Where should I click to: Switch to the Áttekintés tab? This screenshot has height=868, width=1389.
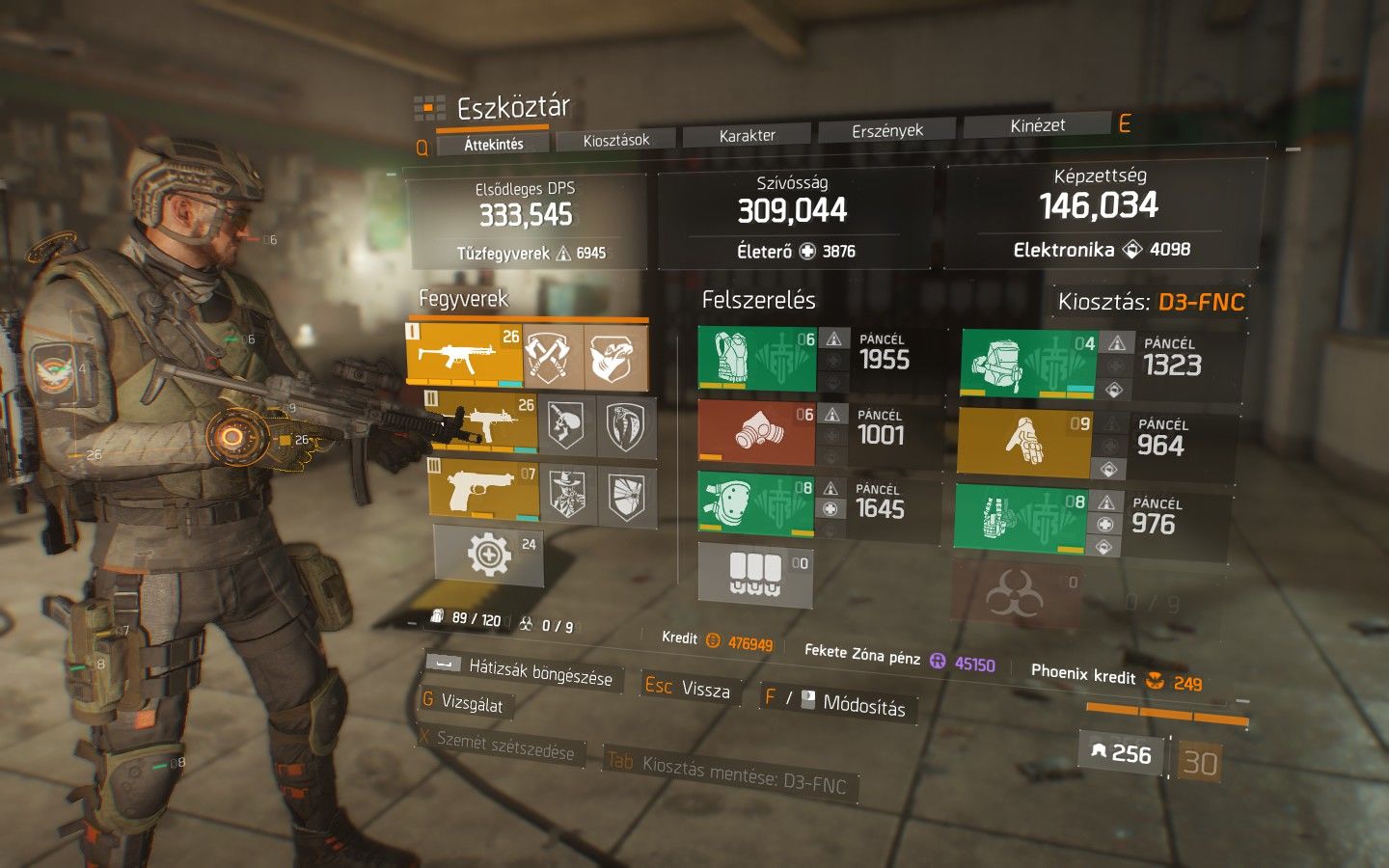coord(493,145)
